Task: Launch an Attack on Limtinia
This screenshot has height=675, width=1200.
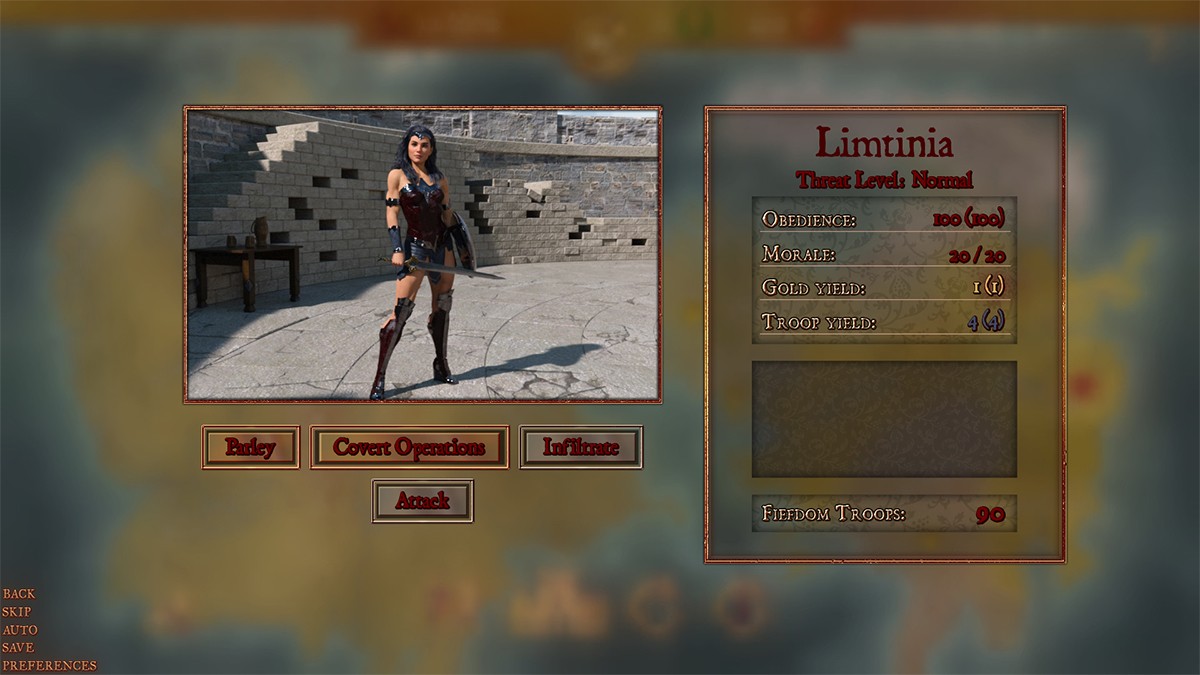Action: (x=422, y=501)
